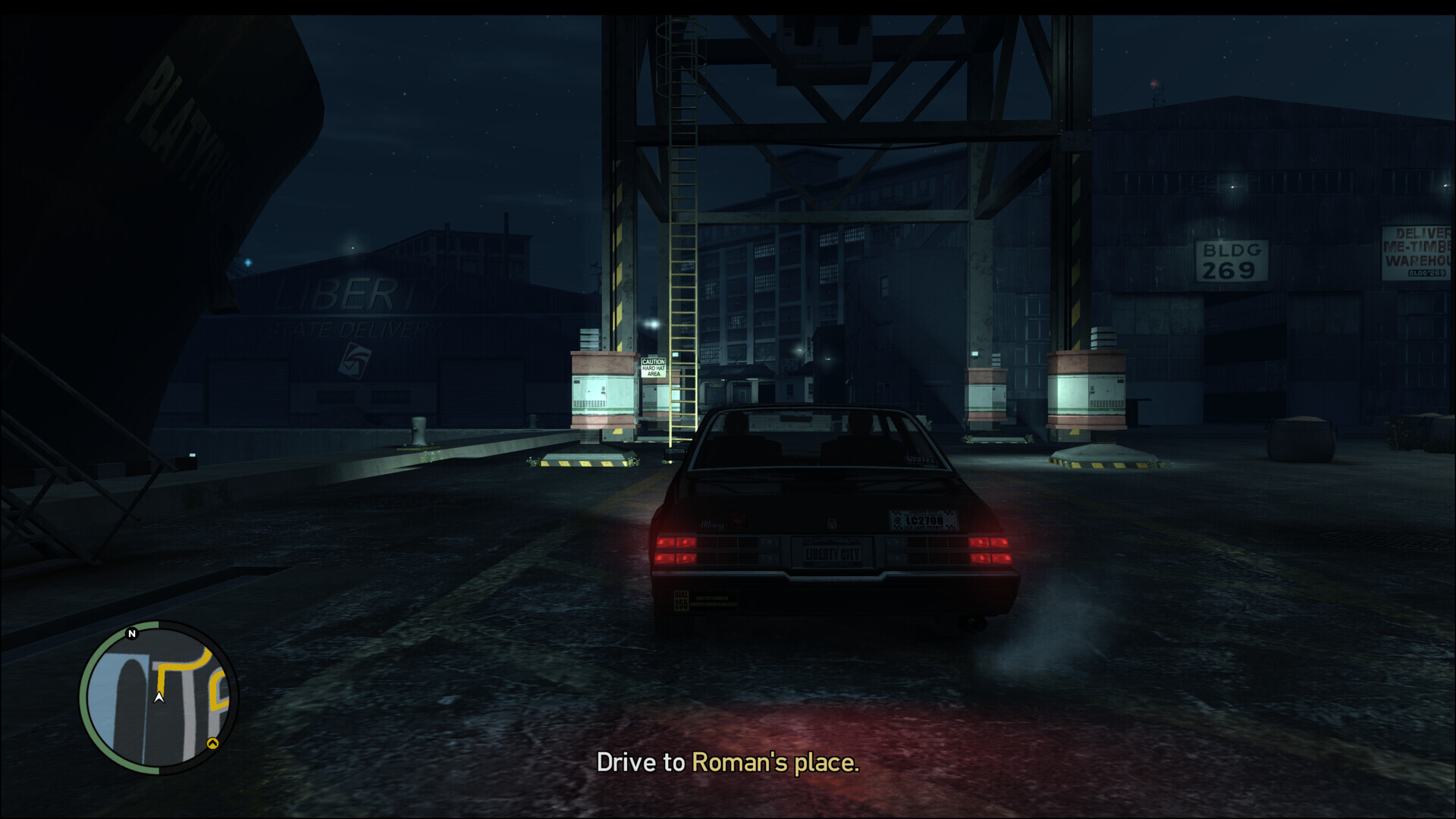Click the north N marker on the radar
The image size is (1456, 819).
click(132, 633)
